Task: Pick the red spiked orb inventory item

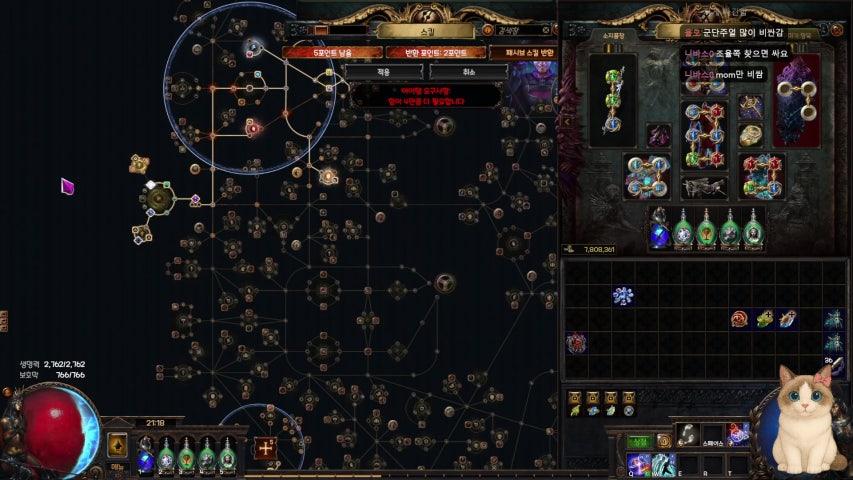Action: pyautogui.click(x=576, y=344)
